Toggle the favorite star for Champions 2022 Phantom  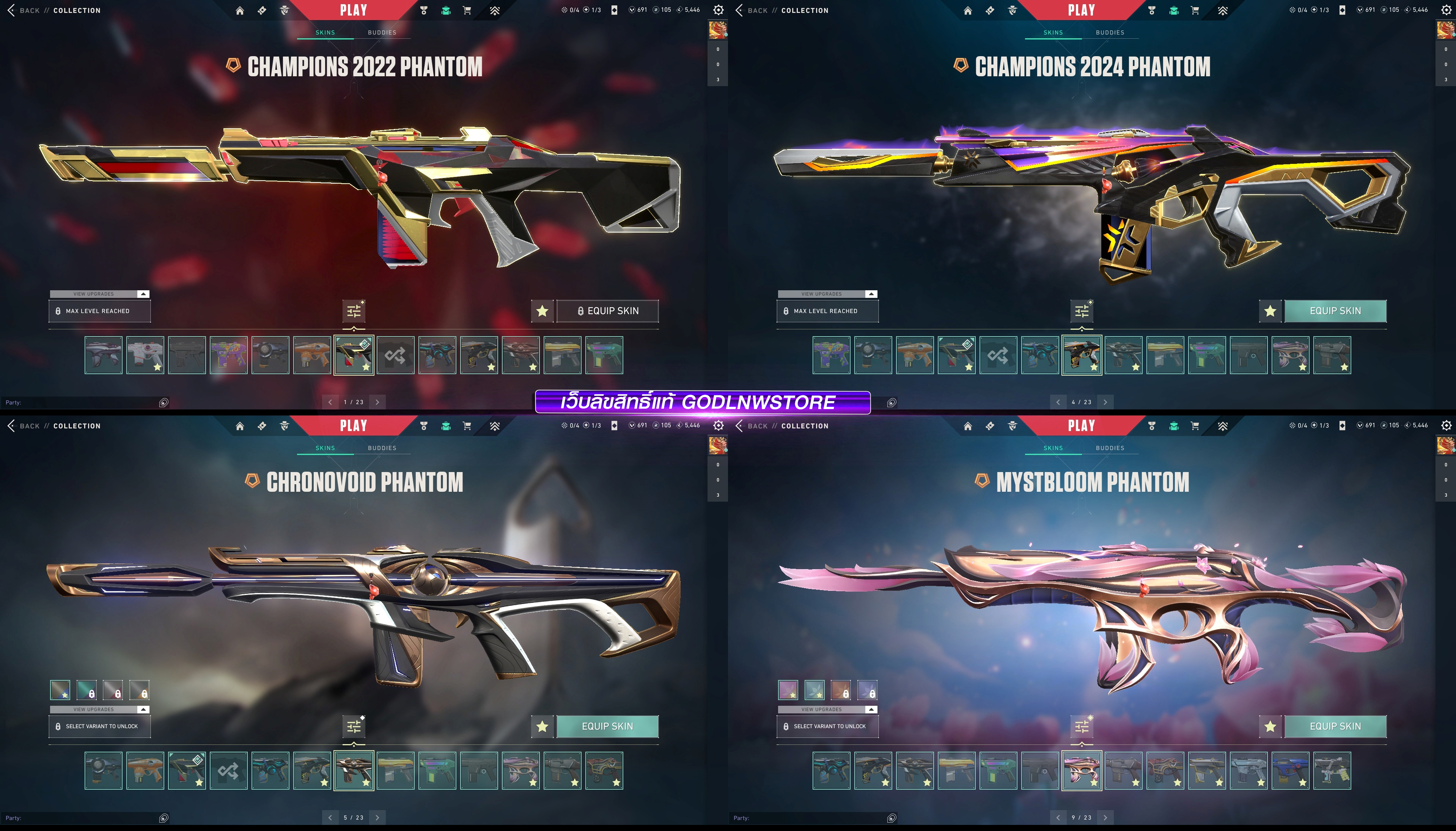542,311
